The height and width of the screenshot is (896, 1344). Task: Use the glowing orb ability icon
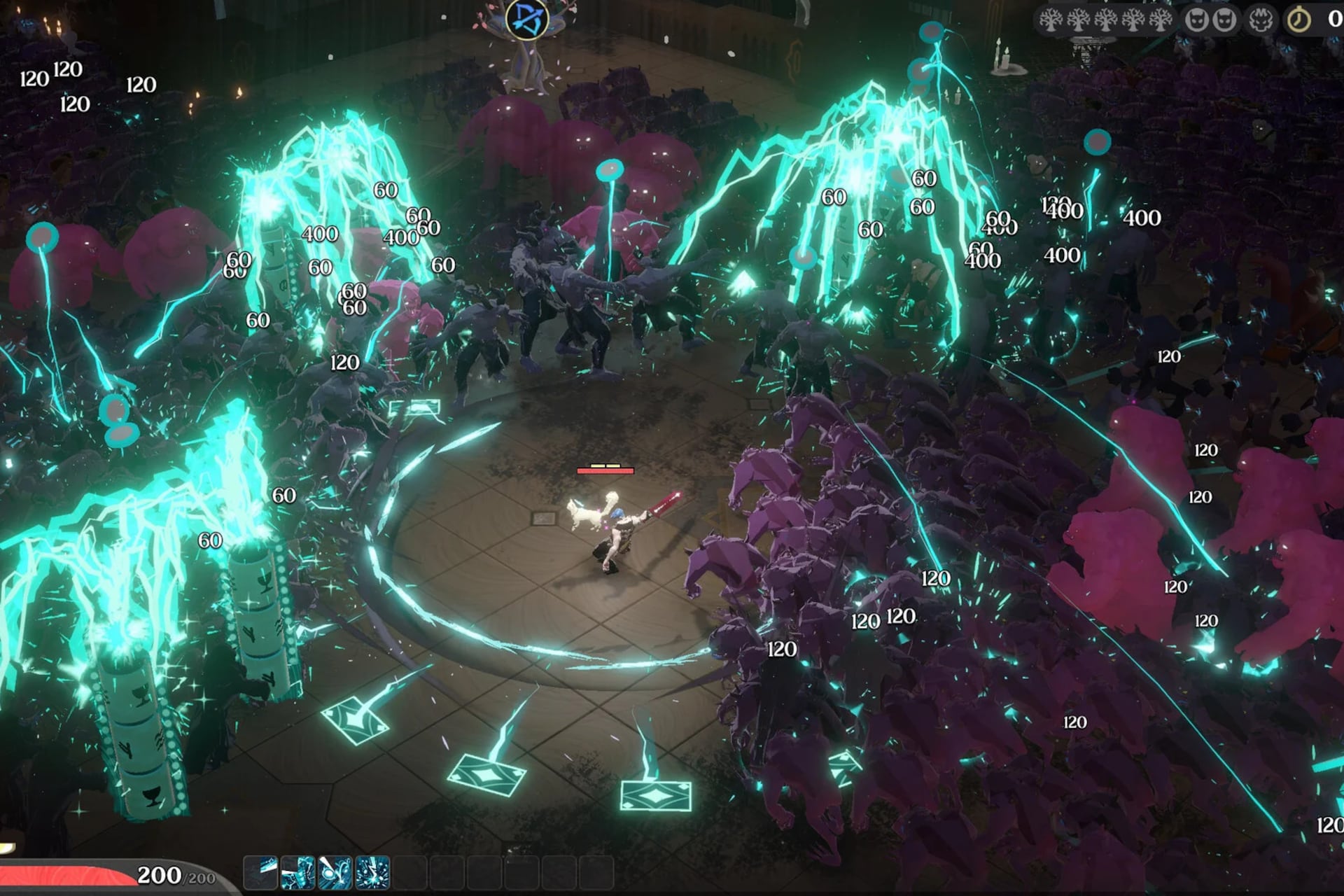click(x=335, y=872)
